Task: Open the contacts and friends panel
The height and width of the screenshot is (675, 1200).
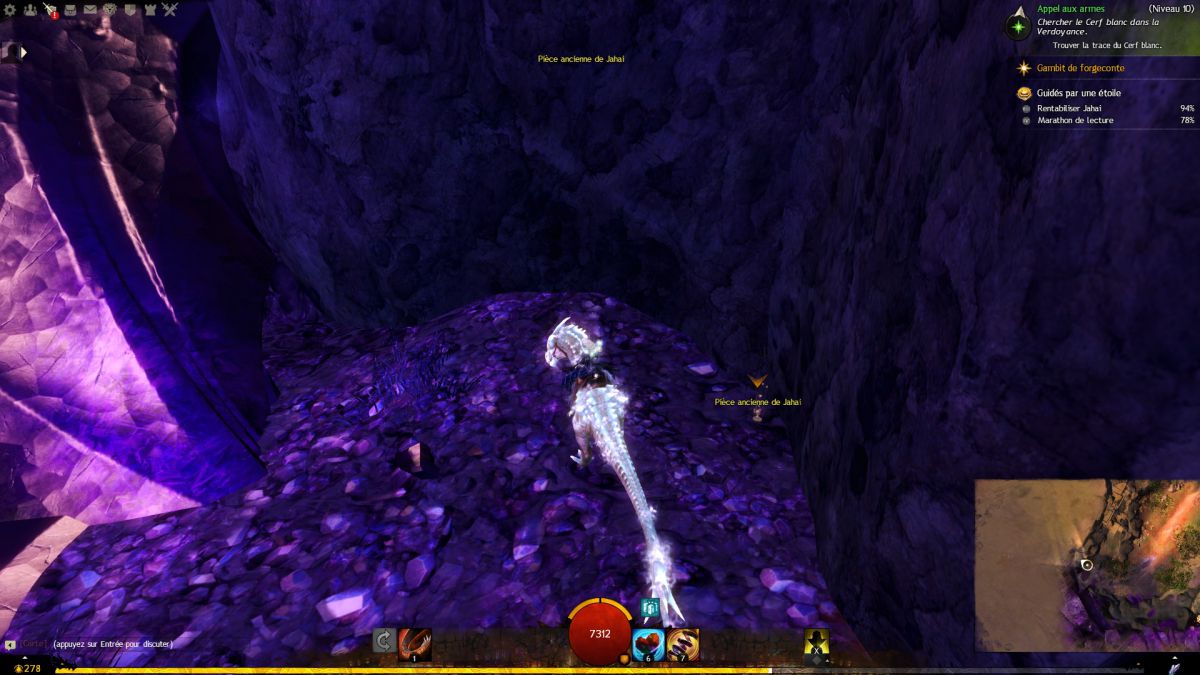Action: point(31,10)
